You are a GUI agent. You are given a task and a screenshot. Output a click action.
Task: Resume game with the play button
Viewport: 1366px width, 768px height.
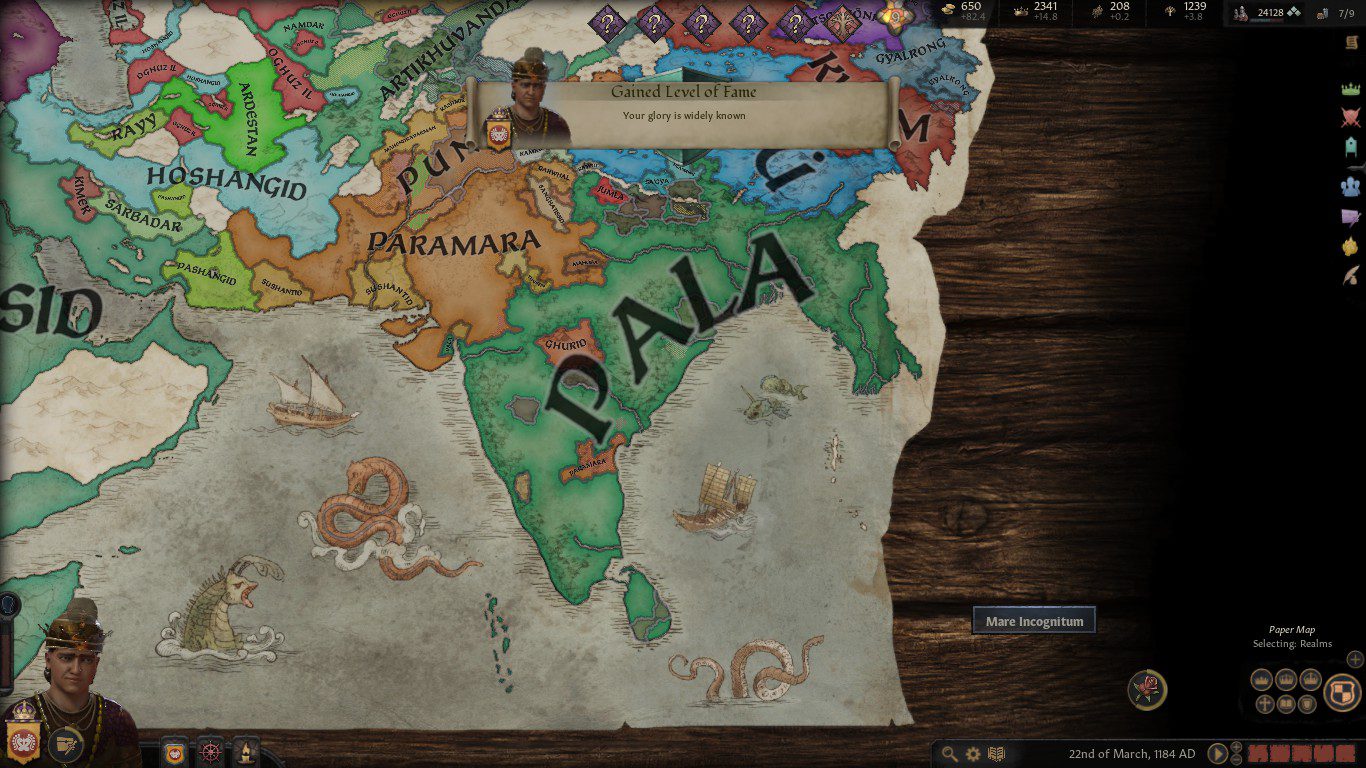[x=1217, y=754]
